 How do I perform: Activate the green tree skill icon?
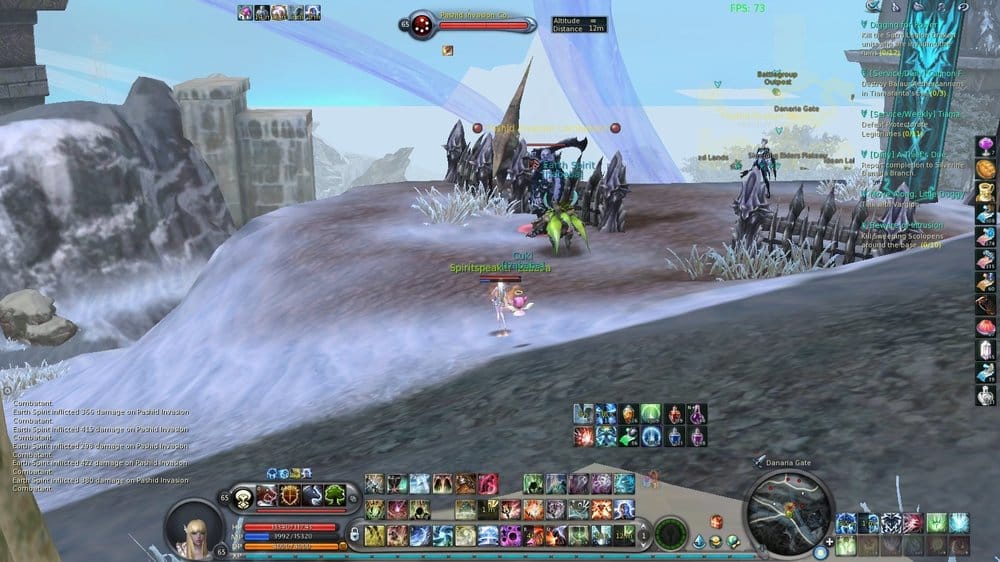point(335,495)
